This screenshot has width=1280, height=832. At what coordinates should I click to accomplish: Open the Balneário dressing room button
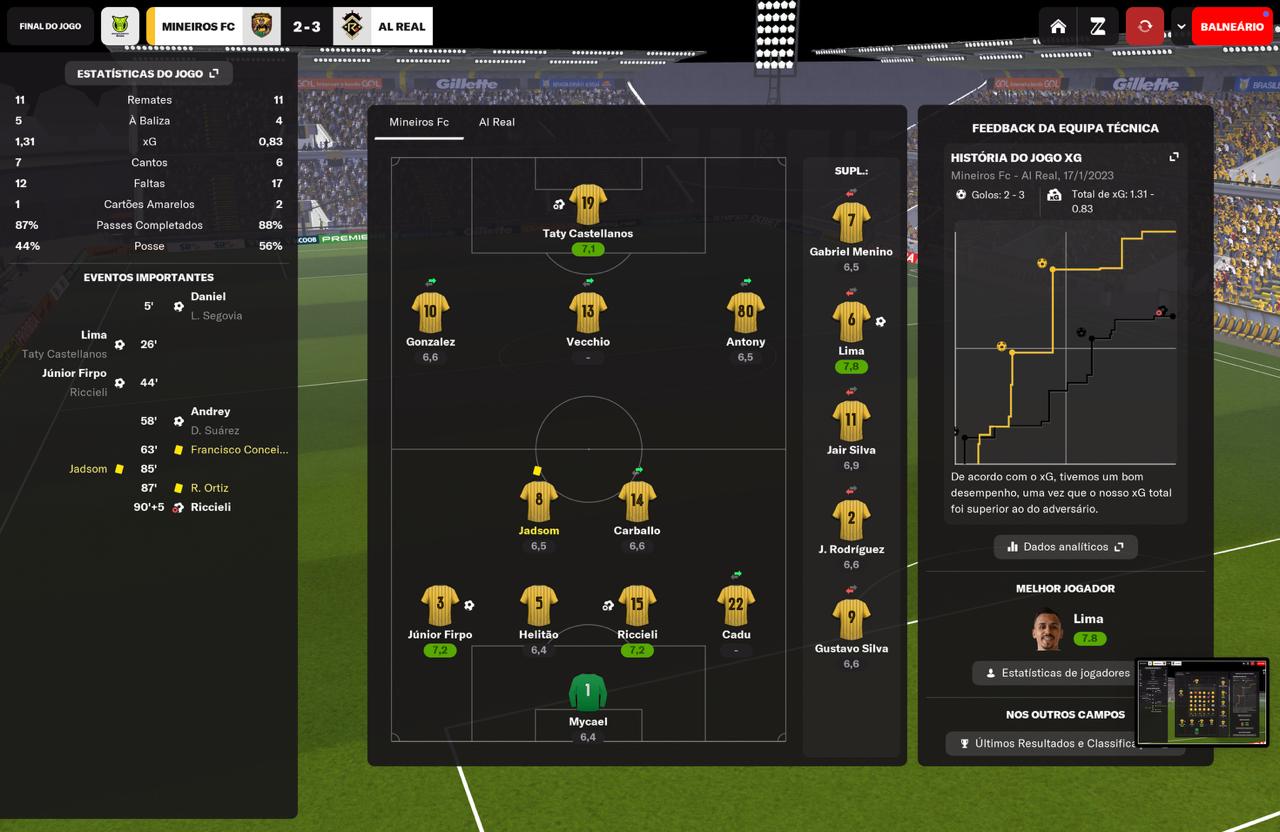point(1231,27)
